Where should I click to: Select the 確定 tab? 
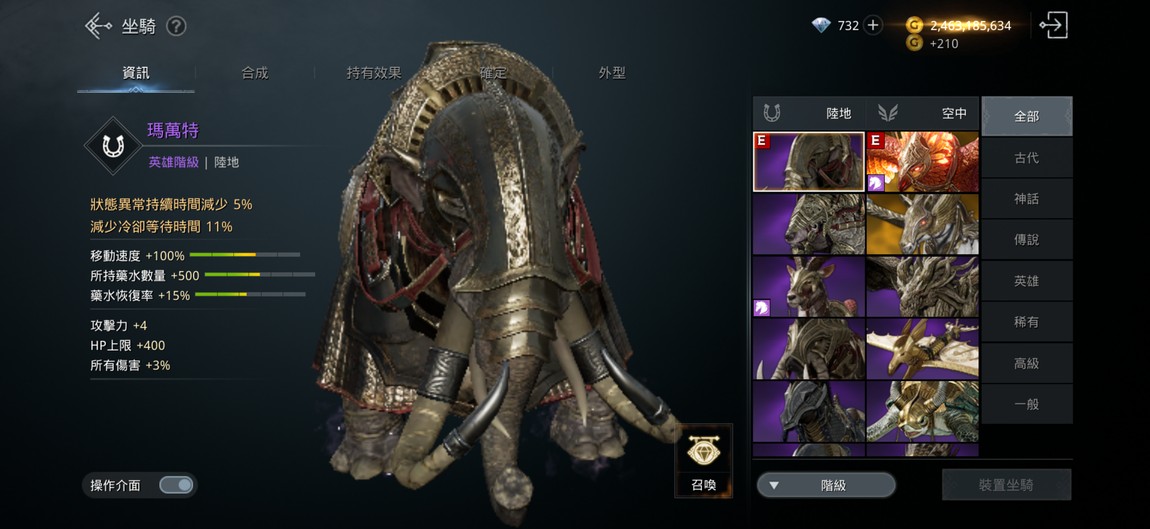click(x=493, y=73)
